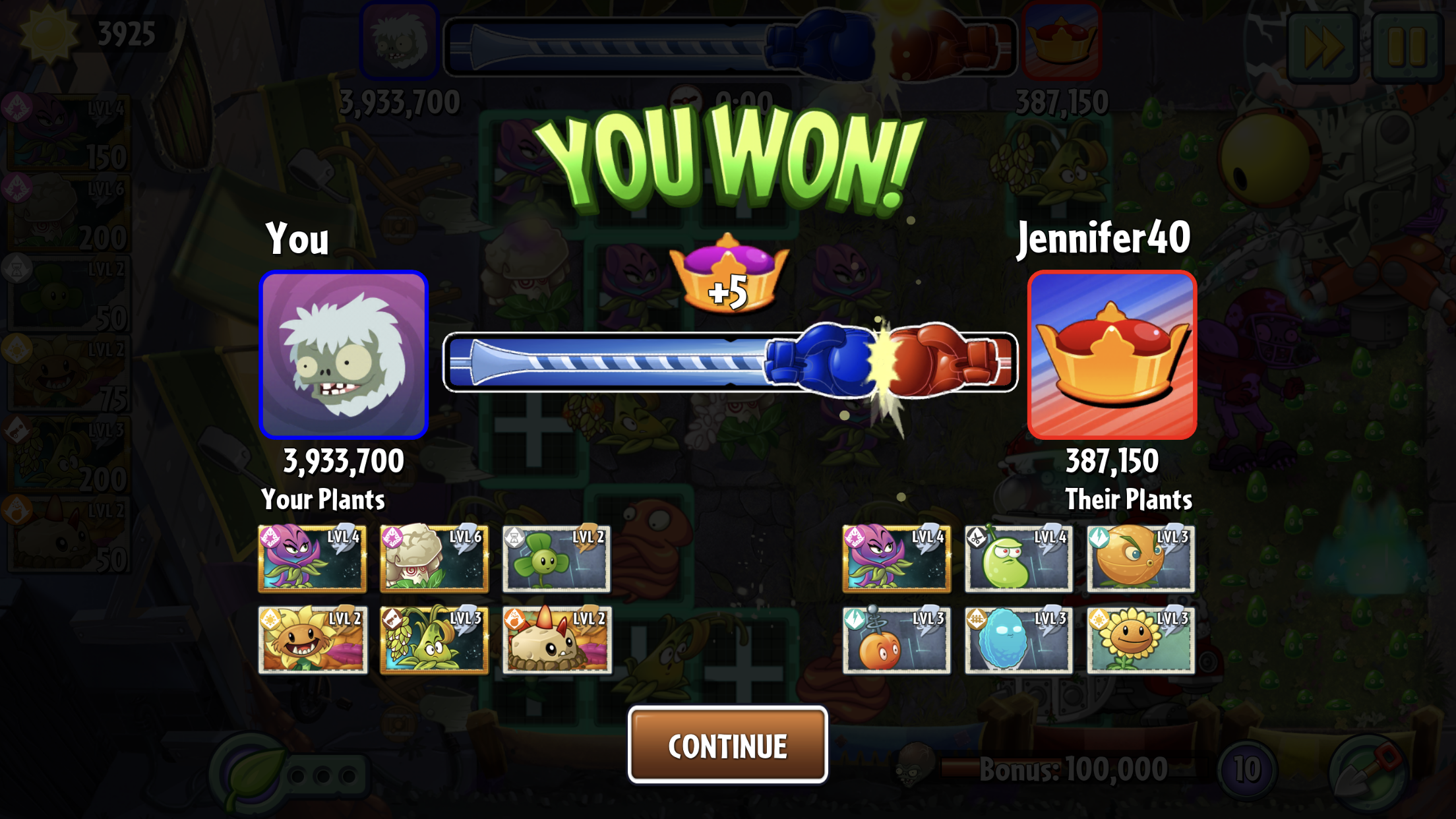
Task: Select your Caulipower LVL 6 card
Action: [x=435, y=559]
